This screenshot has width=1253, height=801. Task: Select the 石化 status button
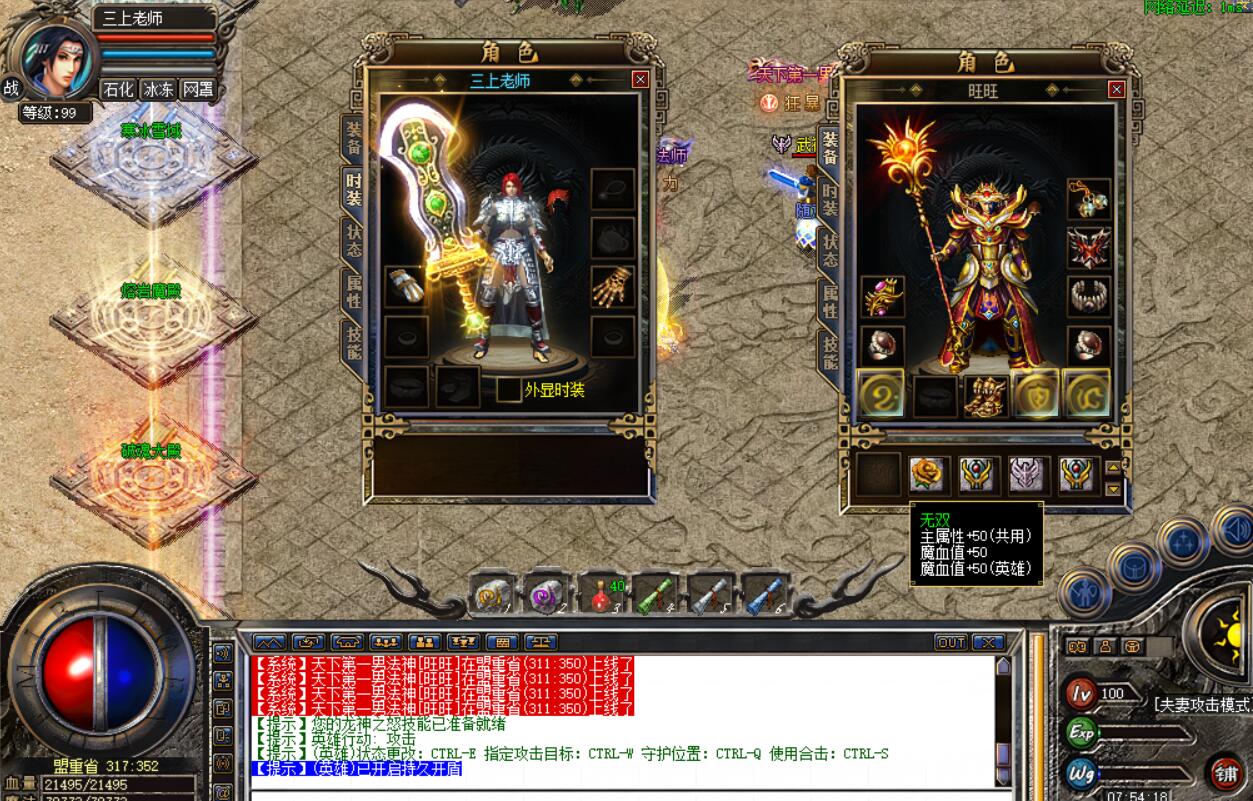pos(118,89)
